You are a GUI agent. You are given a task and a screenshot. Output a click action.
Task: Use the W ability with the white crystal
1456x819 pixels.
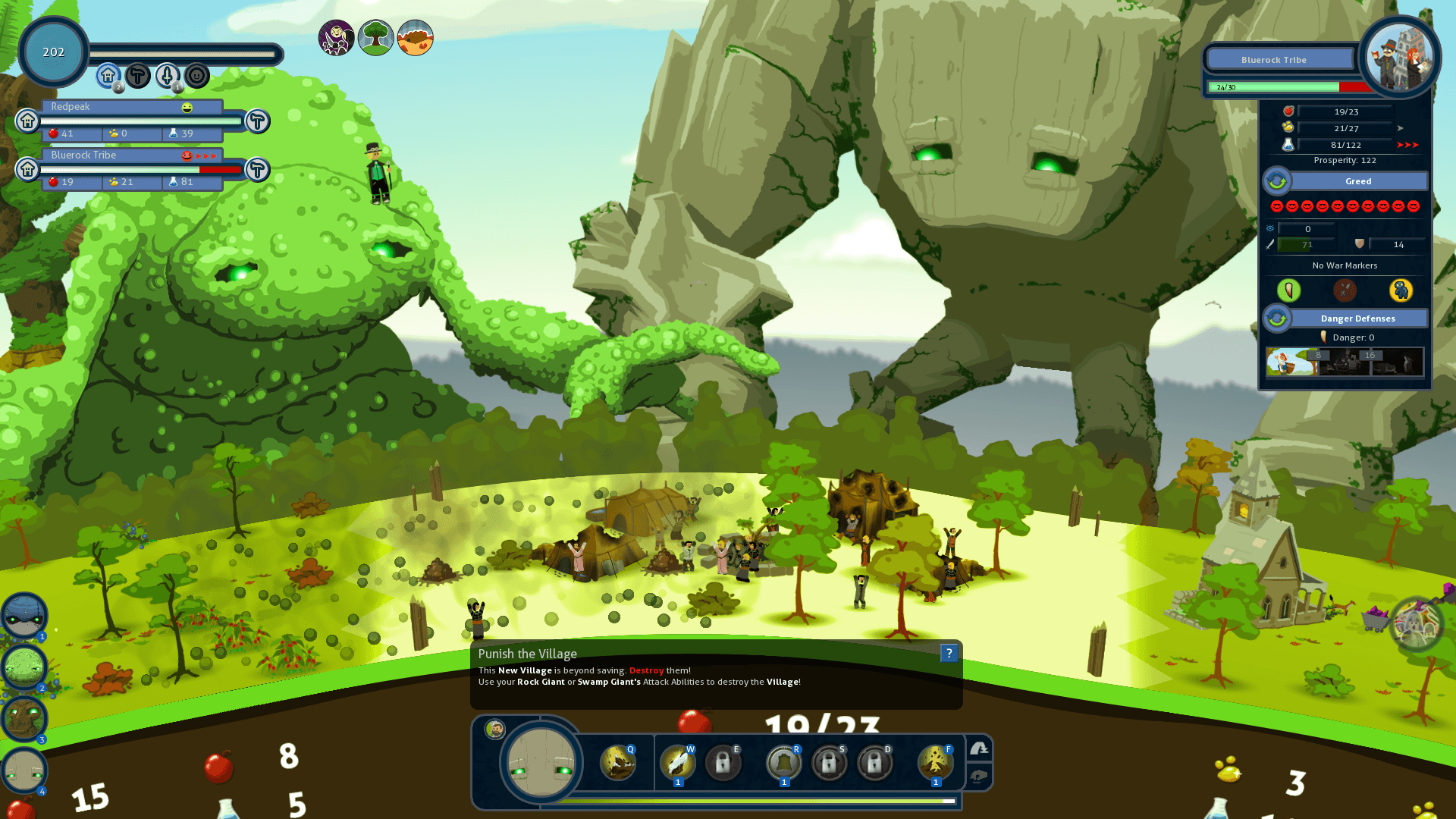677,763
